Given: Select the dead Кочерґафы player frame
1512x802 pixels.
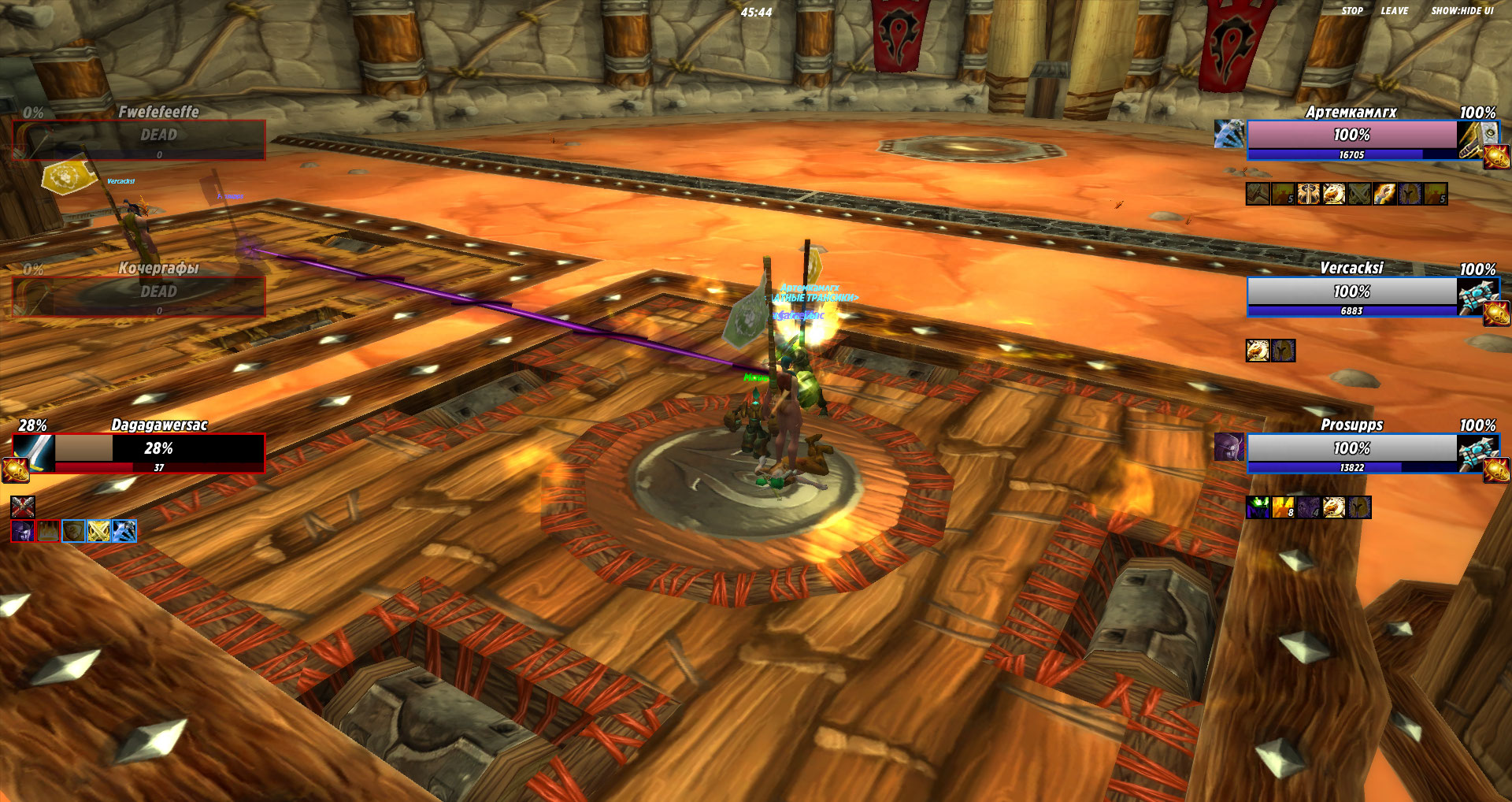Looking at the screenshot, I should point(159,296).
